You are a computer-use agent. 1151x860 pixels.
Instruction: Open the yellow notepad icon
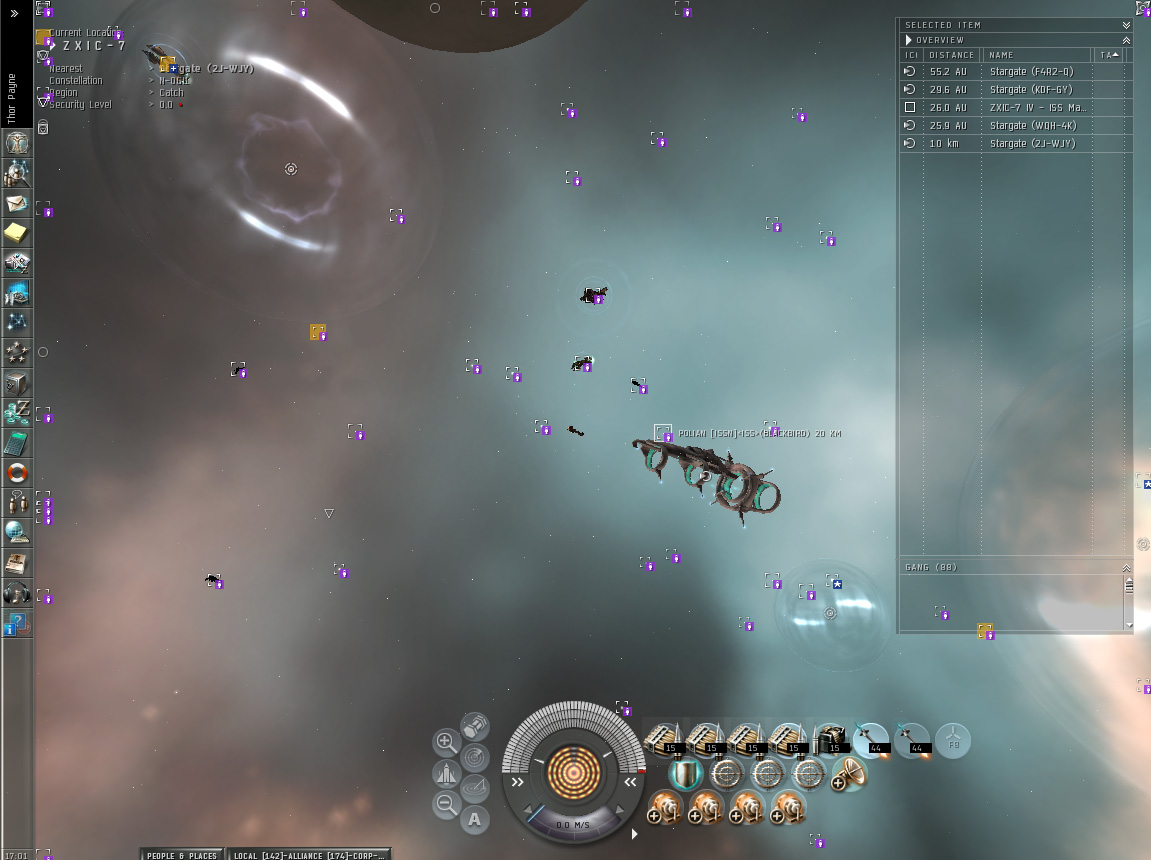tap(17, 233)
